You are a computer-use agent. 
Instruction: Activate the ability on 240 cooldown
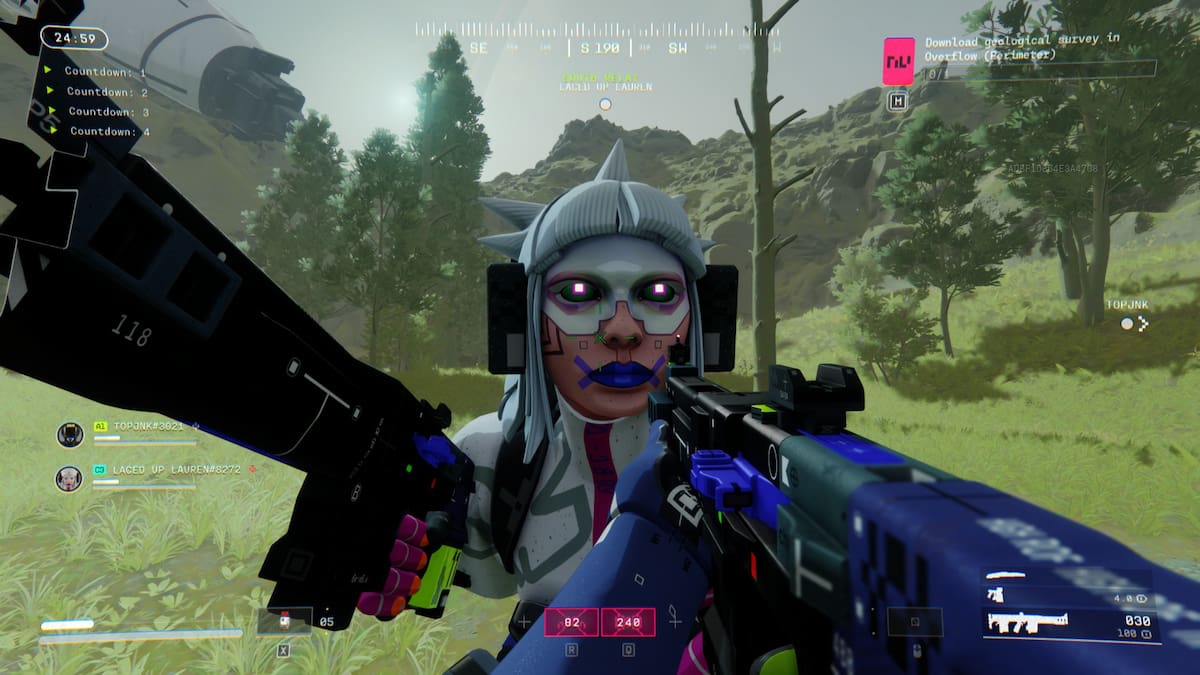[628, 622]
